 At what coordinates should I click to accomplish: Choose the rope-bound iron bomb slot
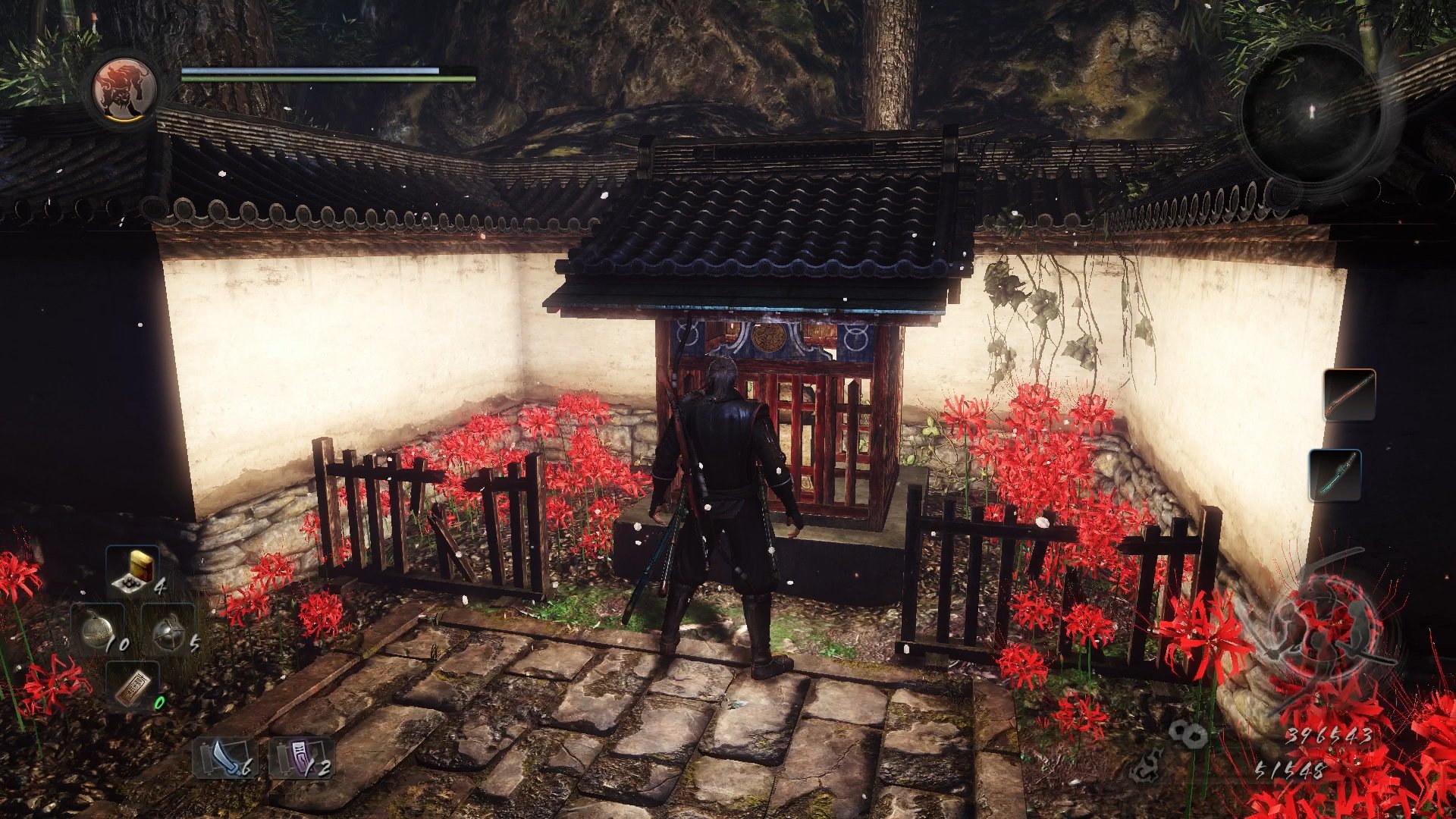(x=170, y=631)
